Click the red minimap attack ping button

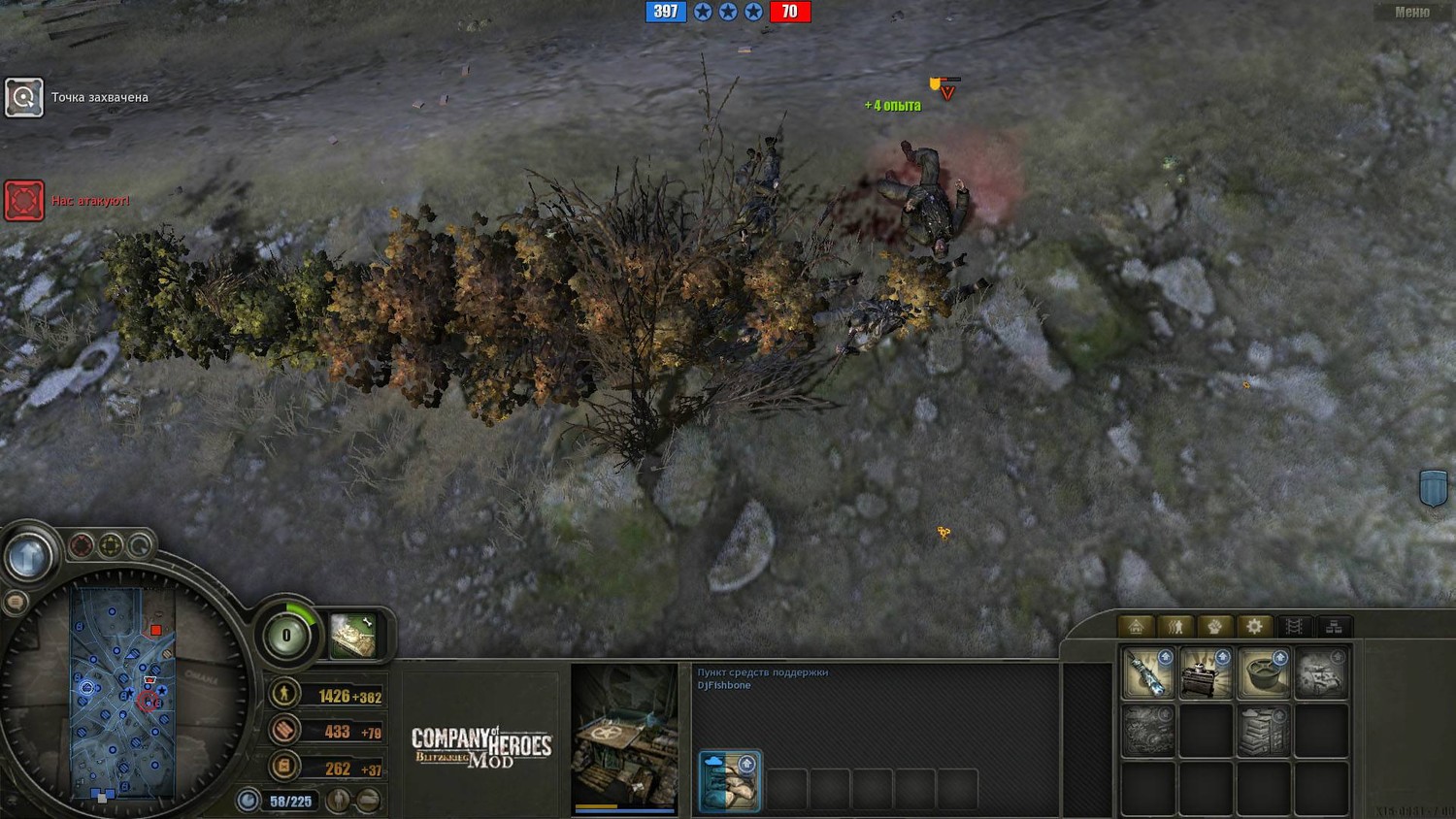point(82,545)
